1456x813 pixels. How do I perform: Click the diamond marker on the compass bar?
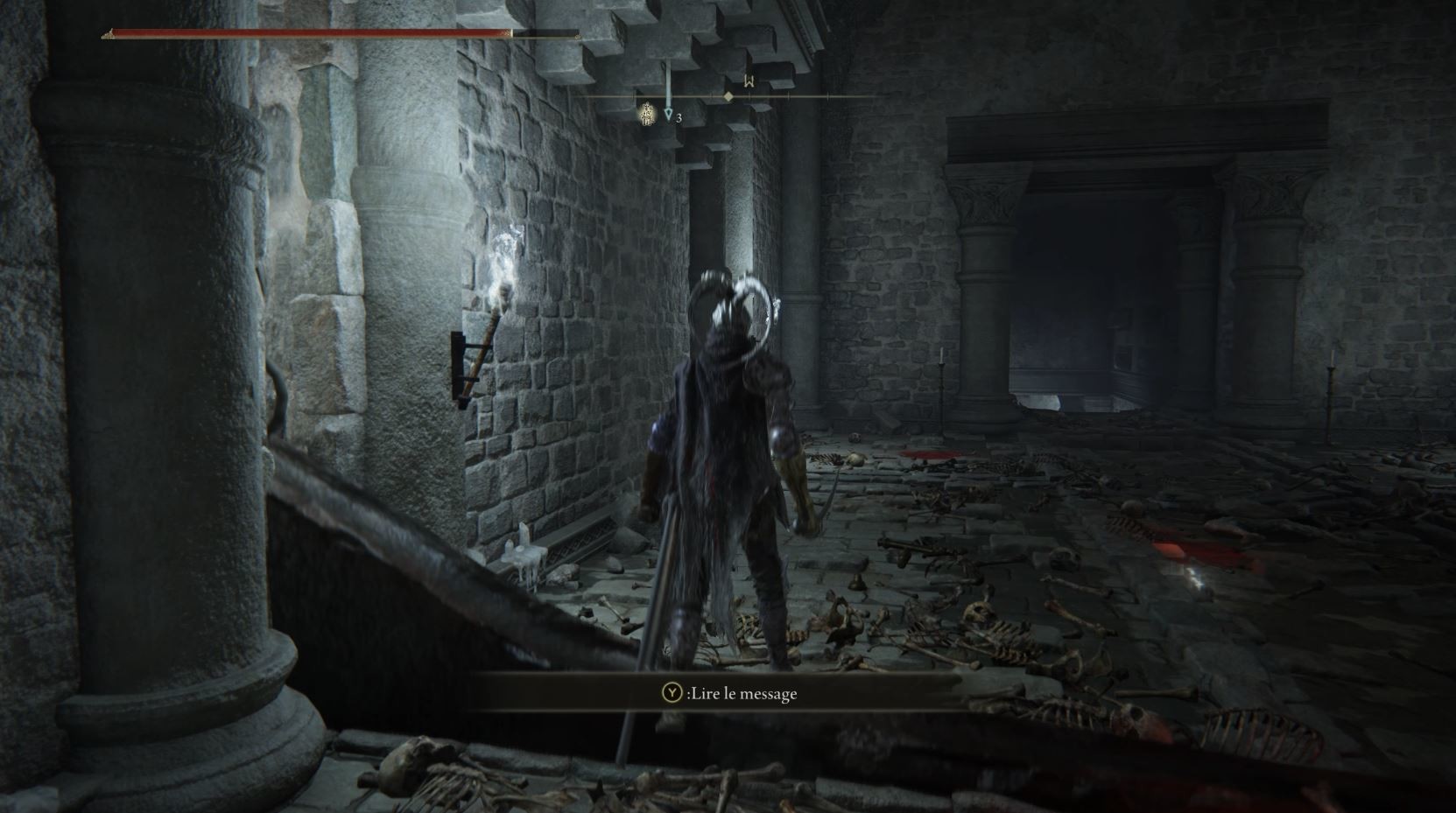728,96
